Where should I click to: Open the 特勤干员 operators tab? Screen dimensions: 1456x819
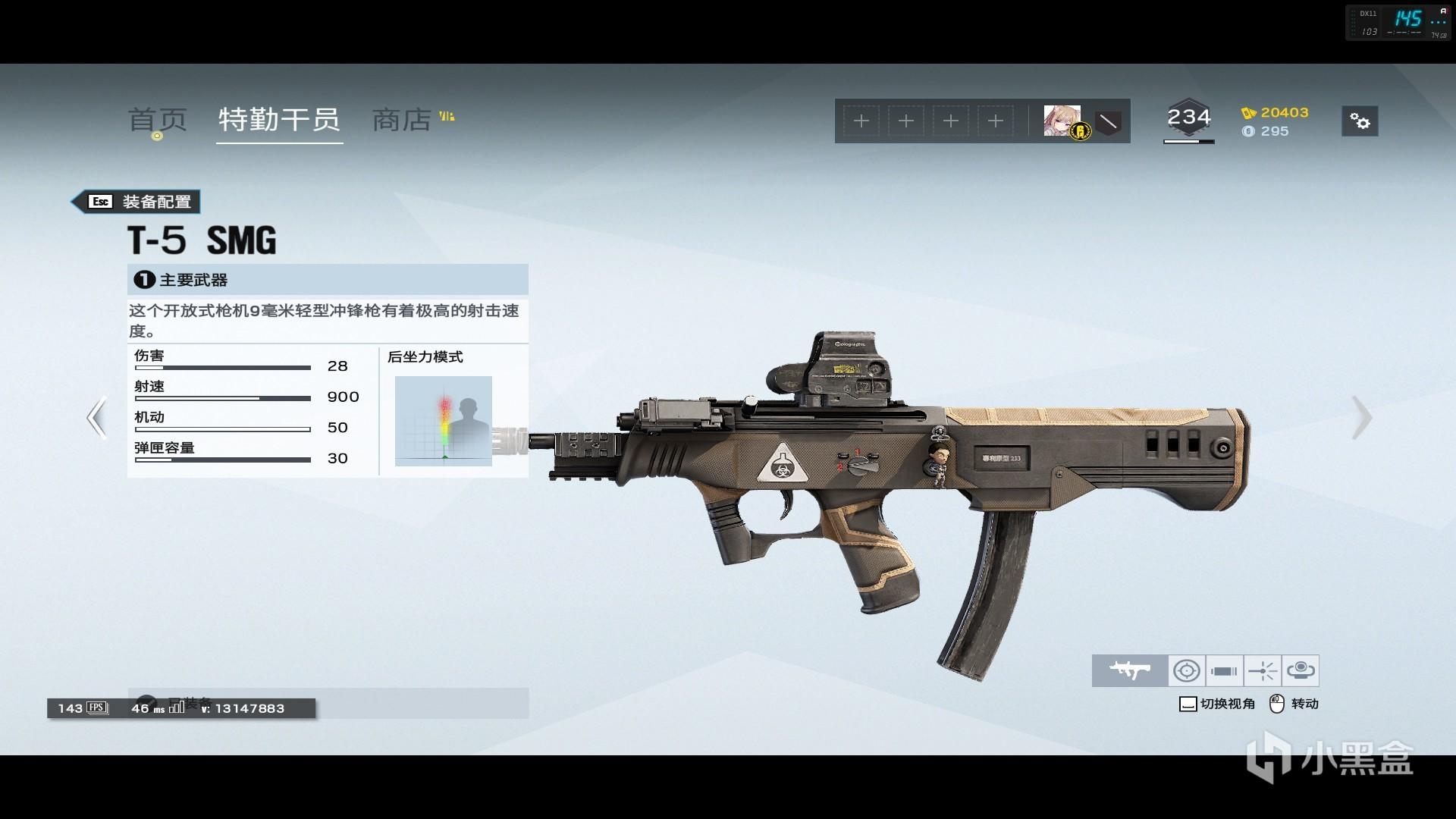pyautogui.click(x=279, y=120)
